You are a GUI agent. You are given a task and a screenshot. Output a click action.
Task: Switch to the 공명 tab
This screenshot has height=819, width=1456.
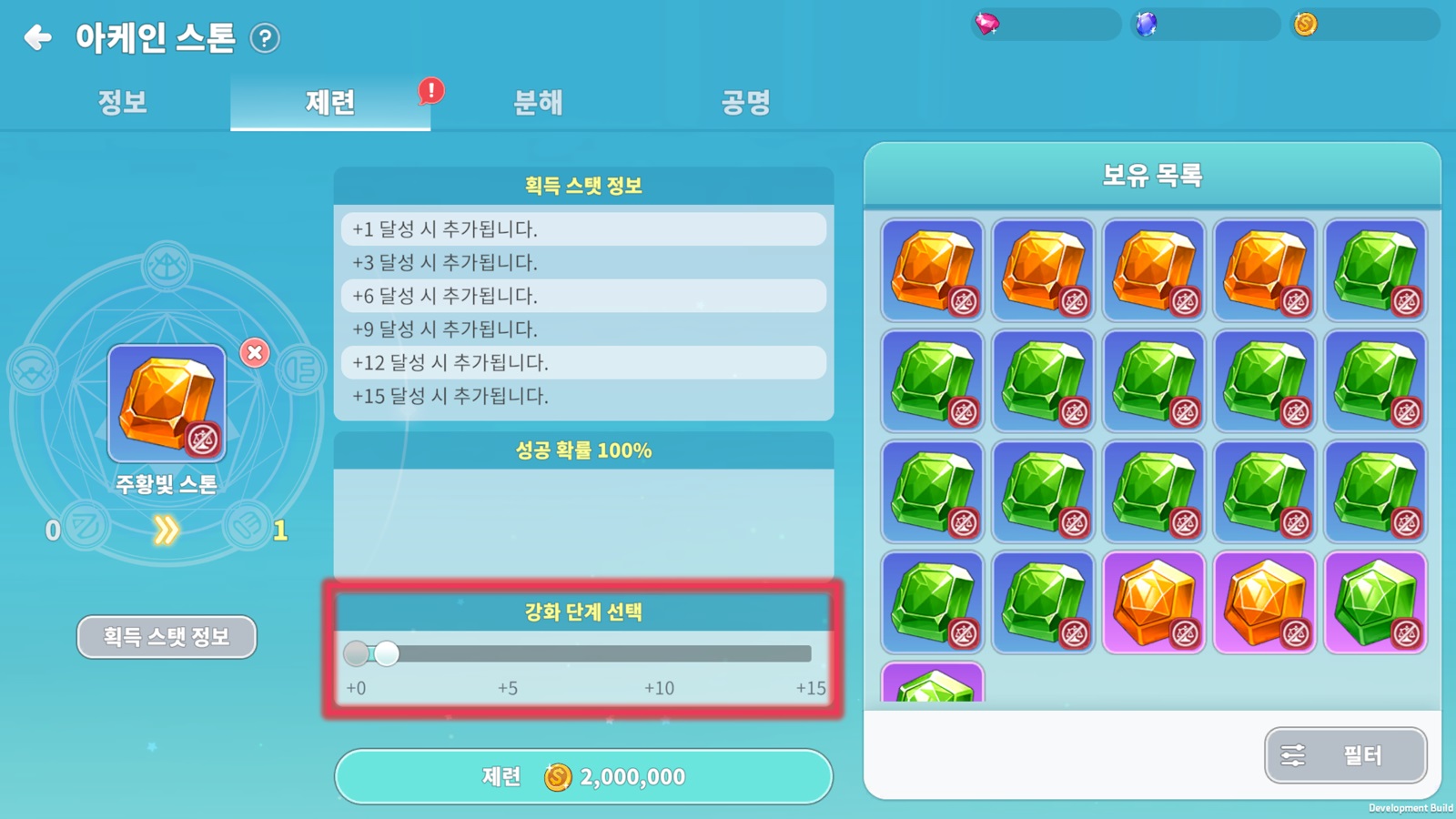tap(745, 102)
